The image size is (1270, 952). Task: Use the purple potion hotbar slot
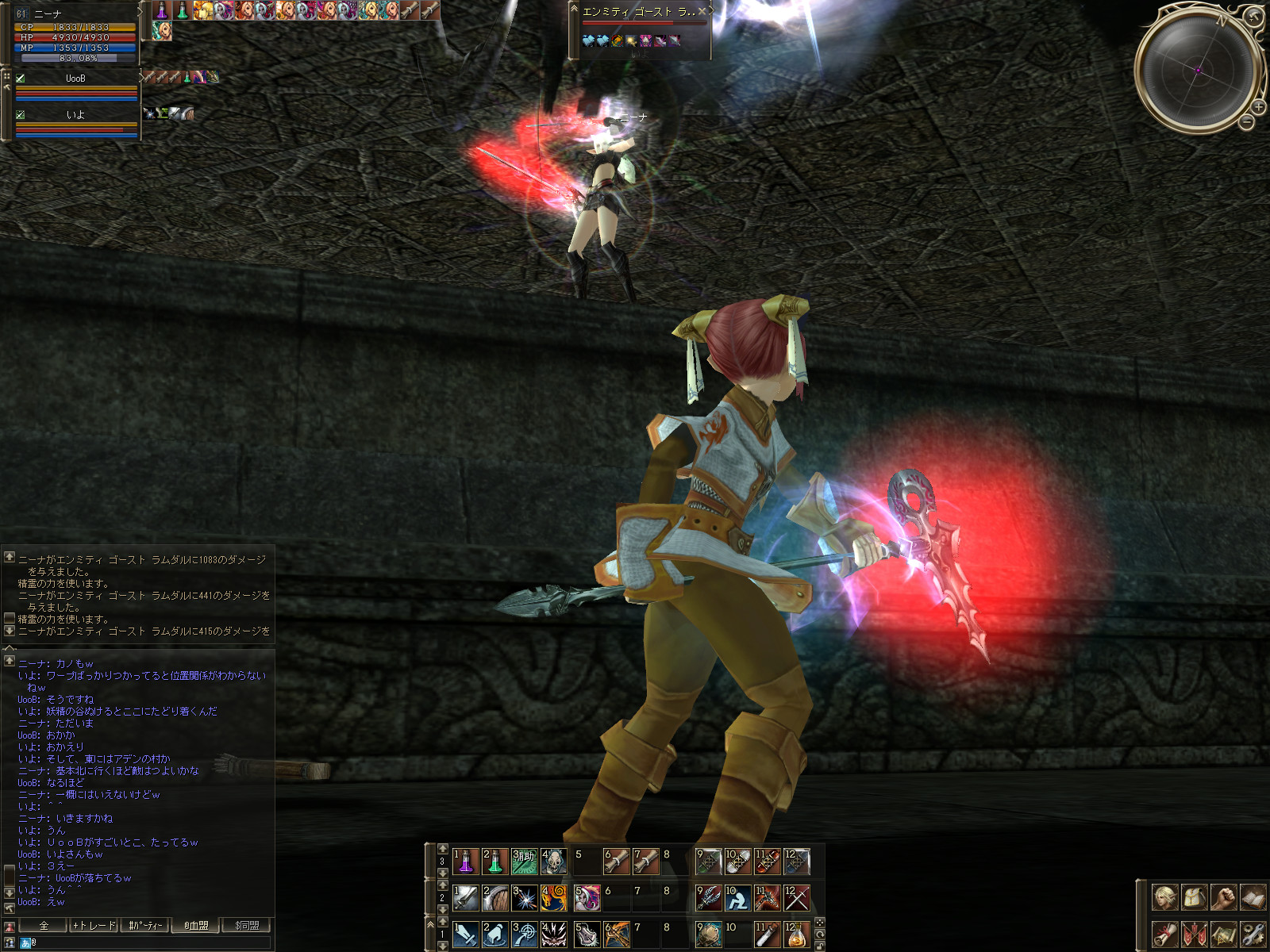click(465, 862)
